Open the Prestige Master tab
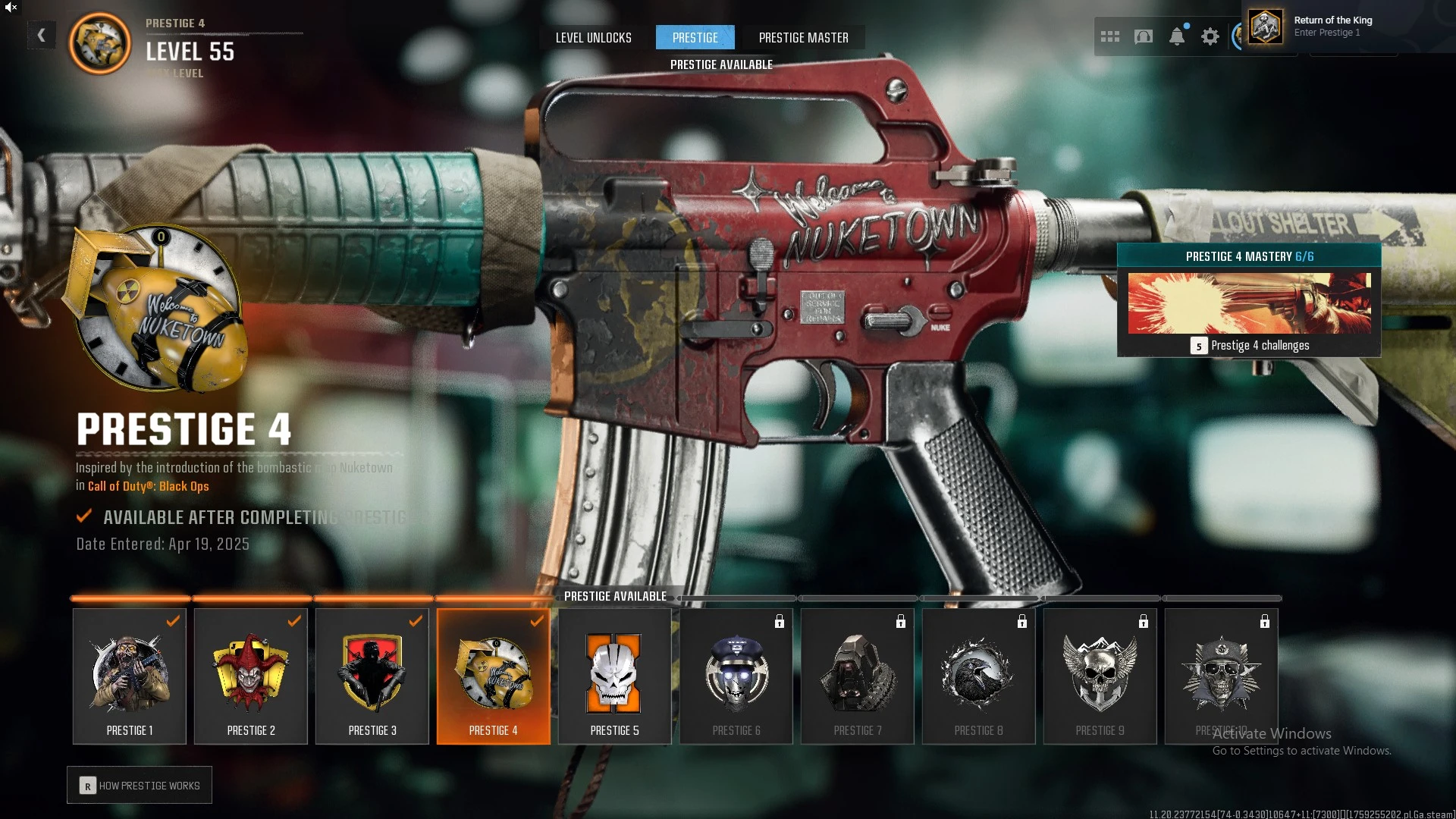The width and height of the screenshot is (1456, 819). tap(803, 38)
